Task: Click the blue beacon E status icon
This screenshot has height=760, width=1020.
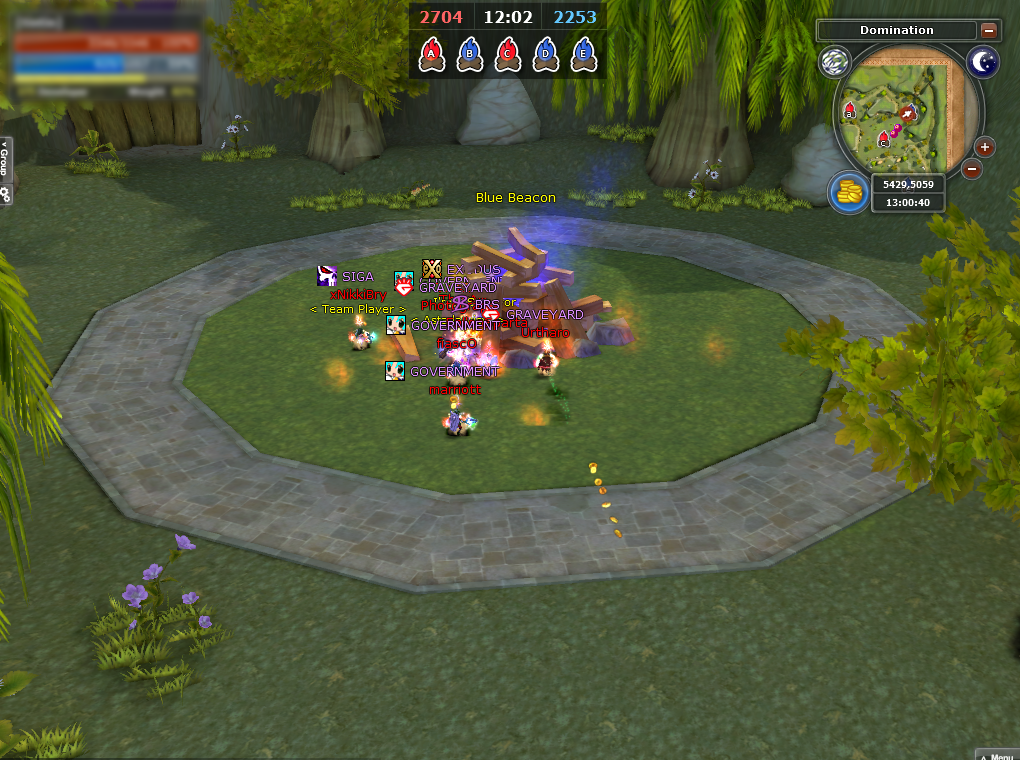Action: click(583, 53)
